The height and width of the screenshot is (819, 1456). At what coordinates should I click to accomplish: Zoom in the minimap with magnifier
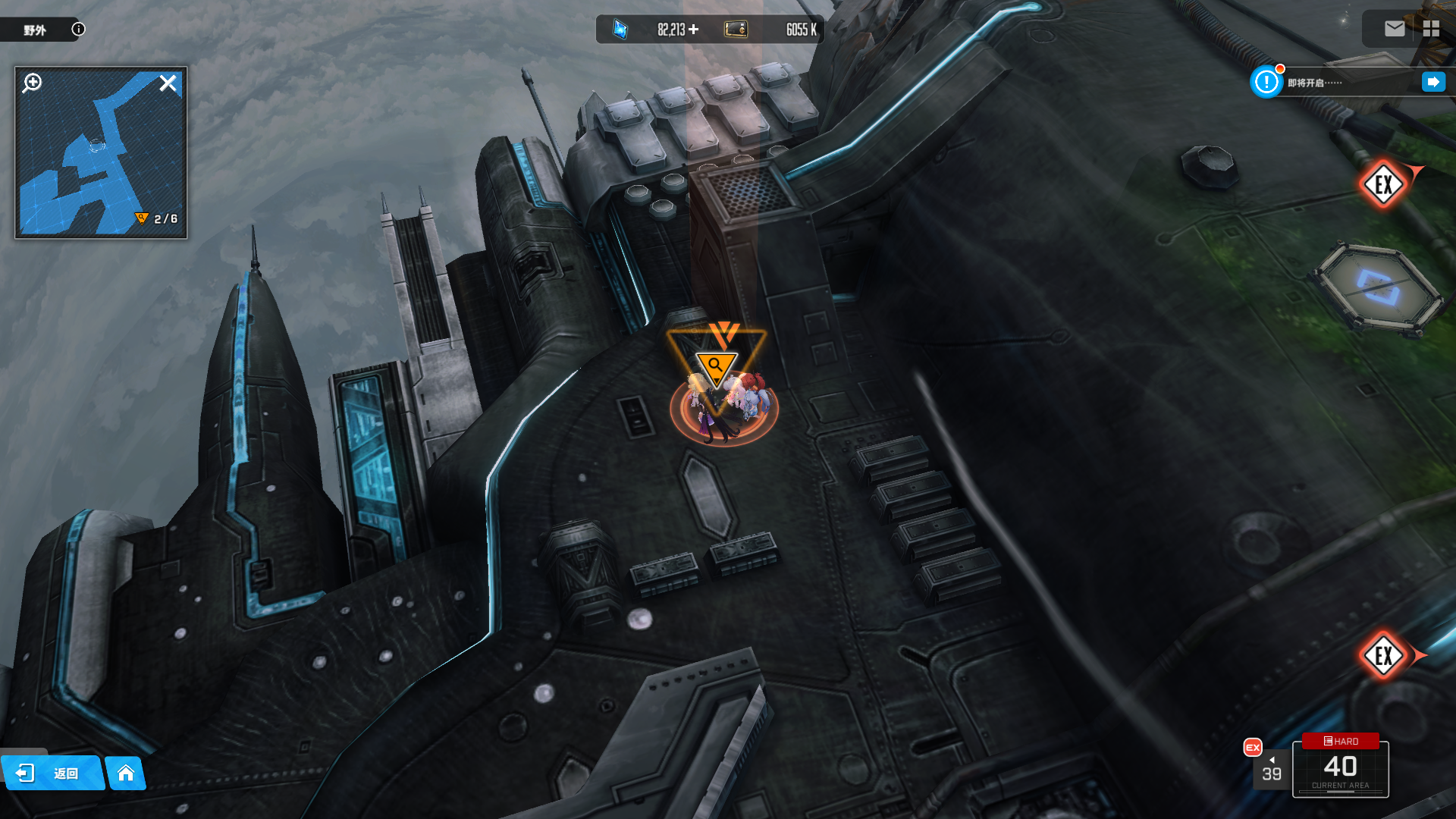point(33,83)
